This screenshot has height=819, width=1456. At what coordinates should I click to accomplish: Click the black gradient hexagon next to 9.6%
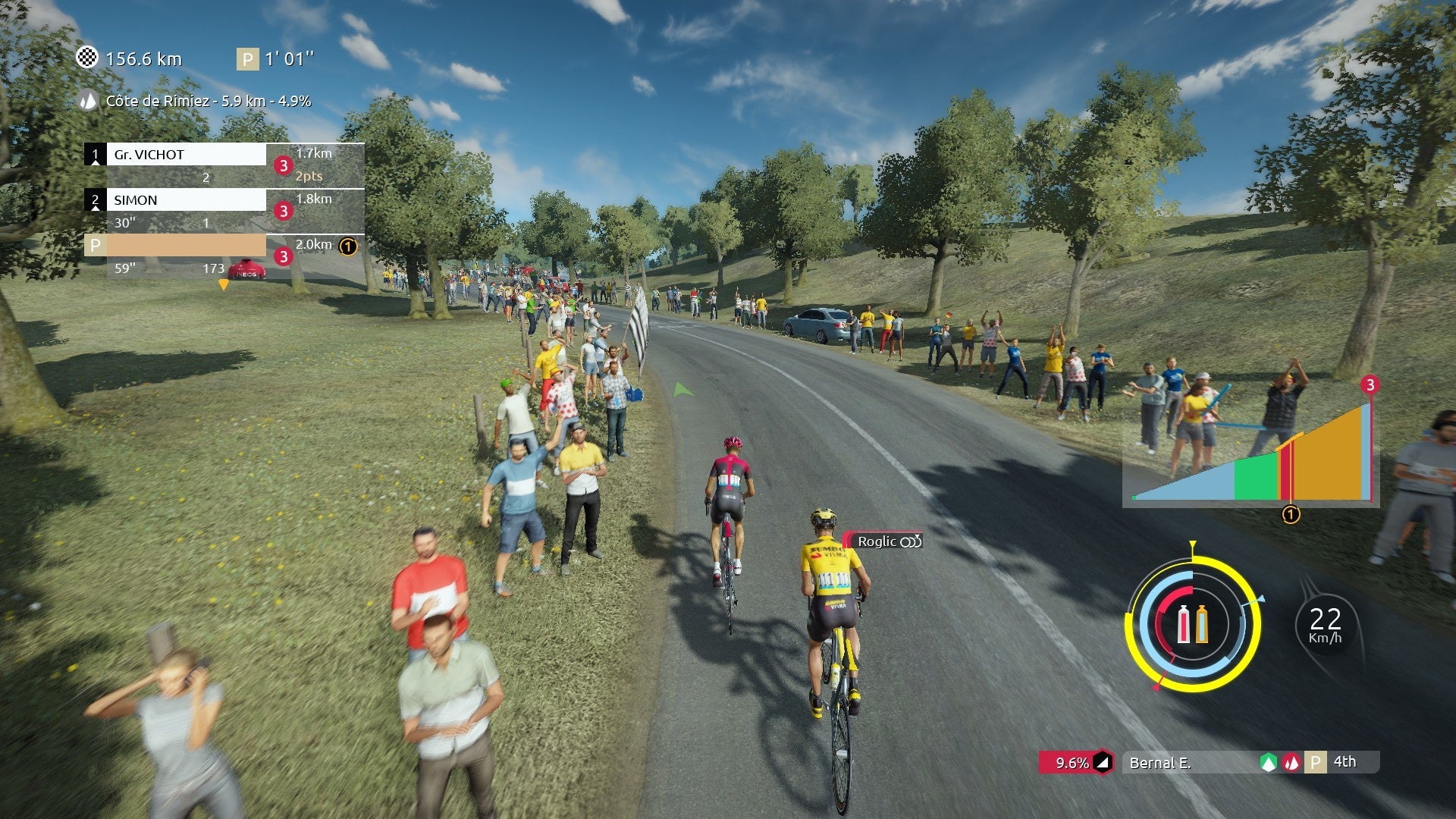[x=1103, y=763]
